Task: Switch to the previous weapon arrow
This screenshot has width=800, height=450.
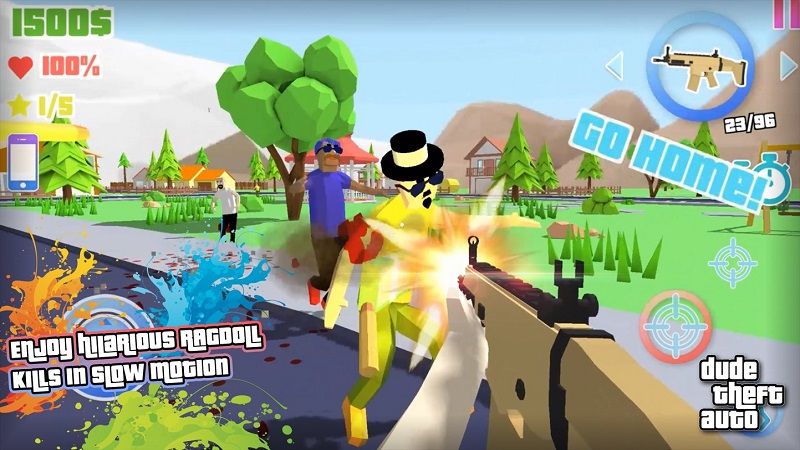Action: coord(614,66)
